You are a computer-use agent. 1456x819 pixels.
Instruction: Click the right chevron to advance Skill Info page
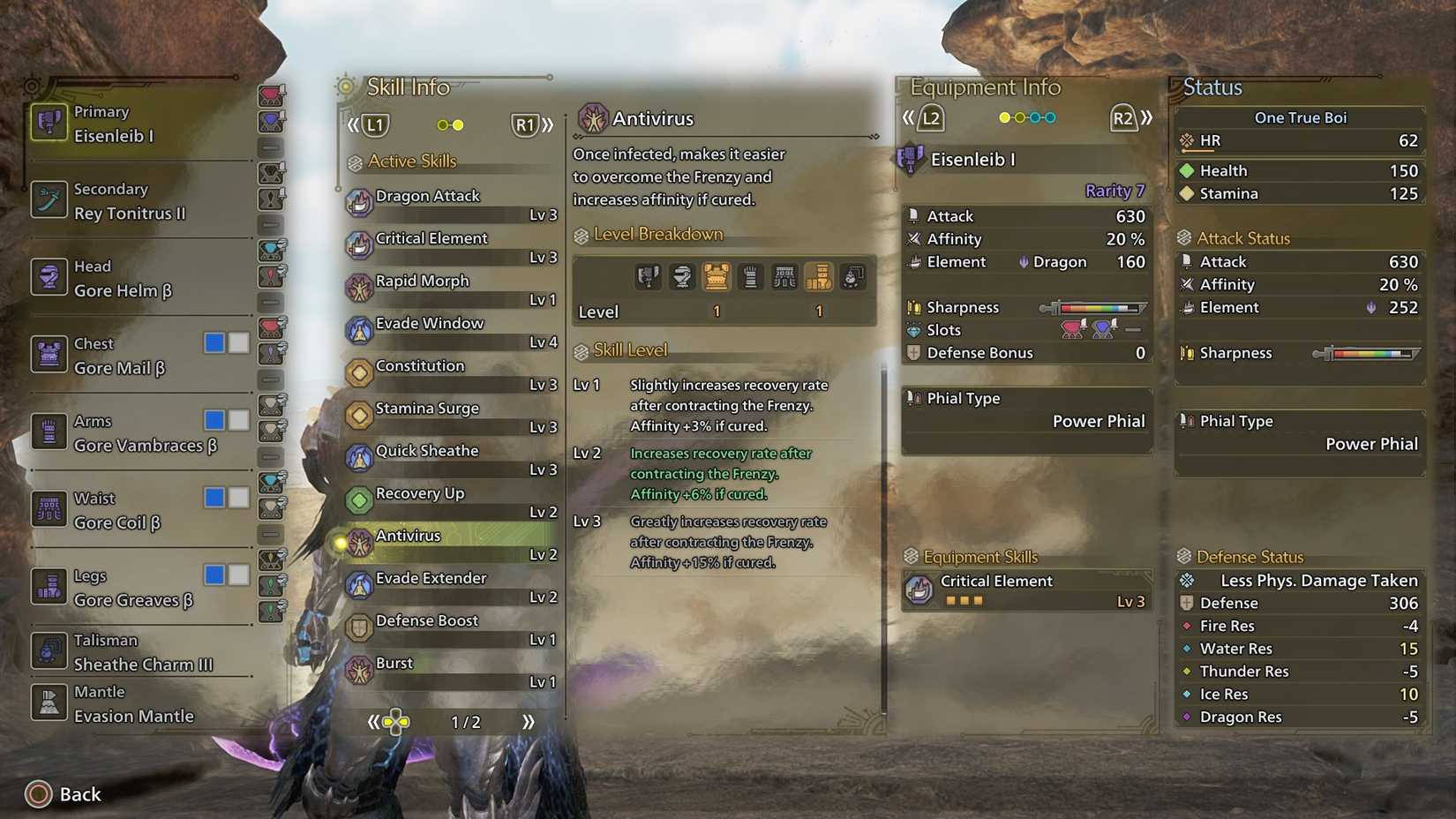[547, 124]
